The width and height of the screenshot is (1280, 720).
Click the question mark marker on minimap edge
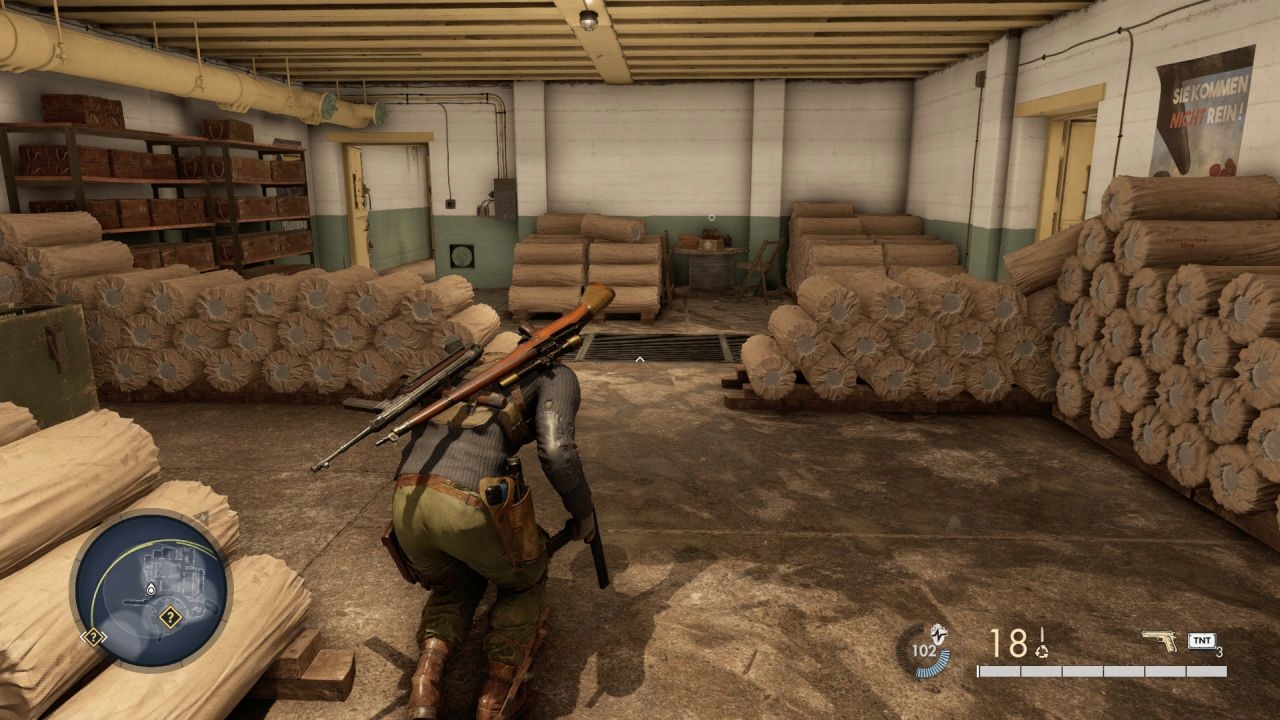click(x=93, y=636)
